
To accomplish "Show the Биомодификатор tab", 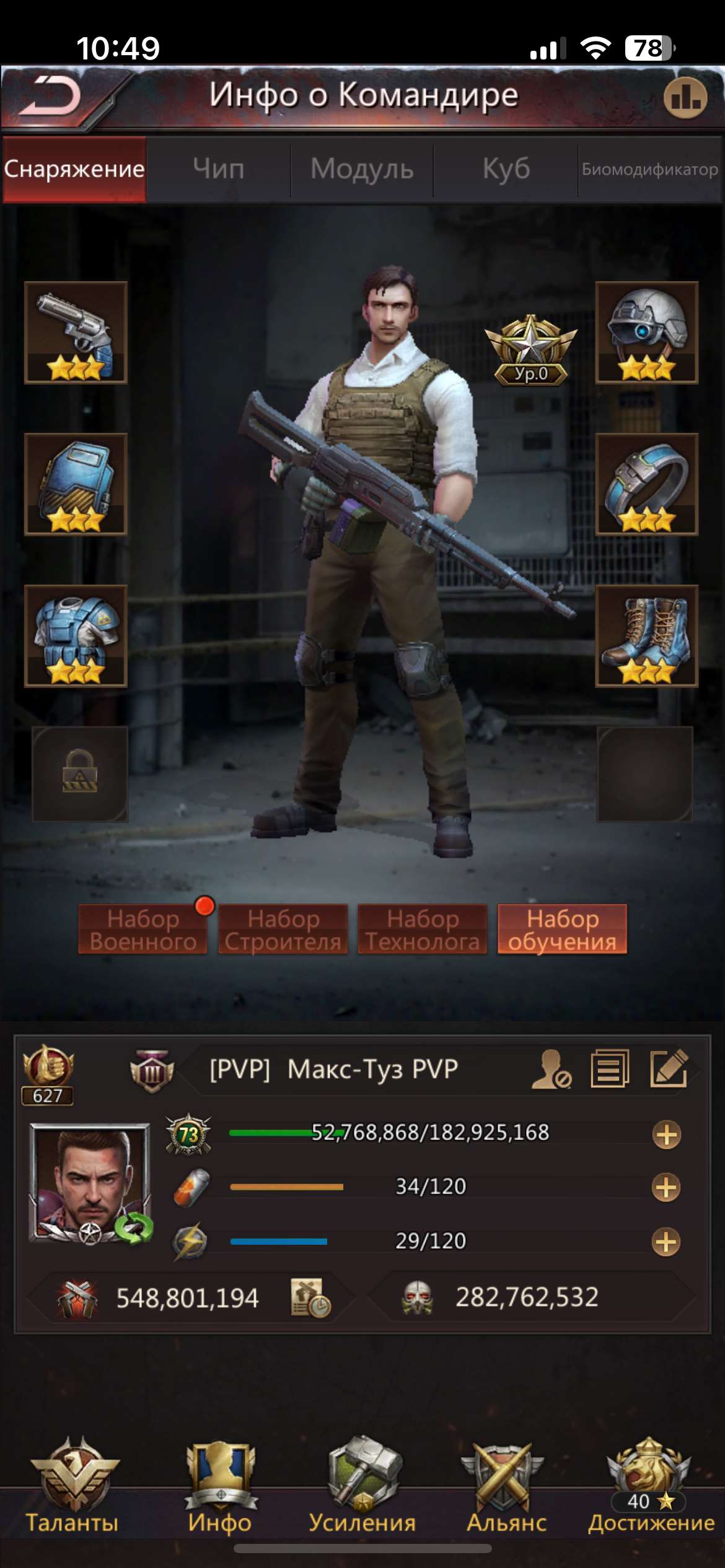I will click(x=649, y=169).
